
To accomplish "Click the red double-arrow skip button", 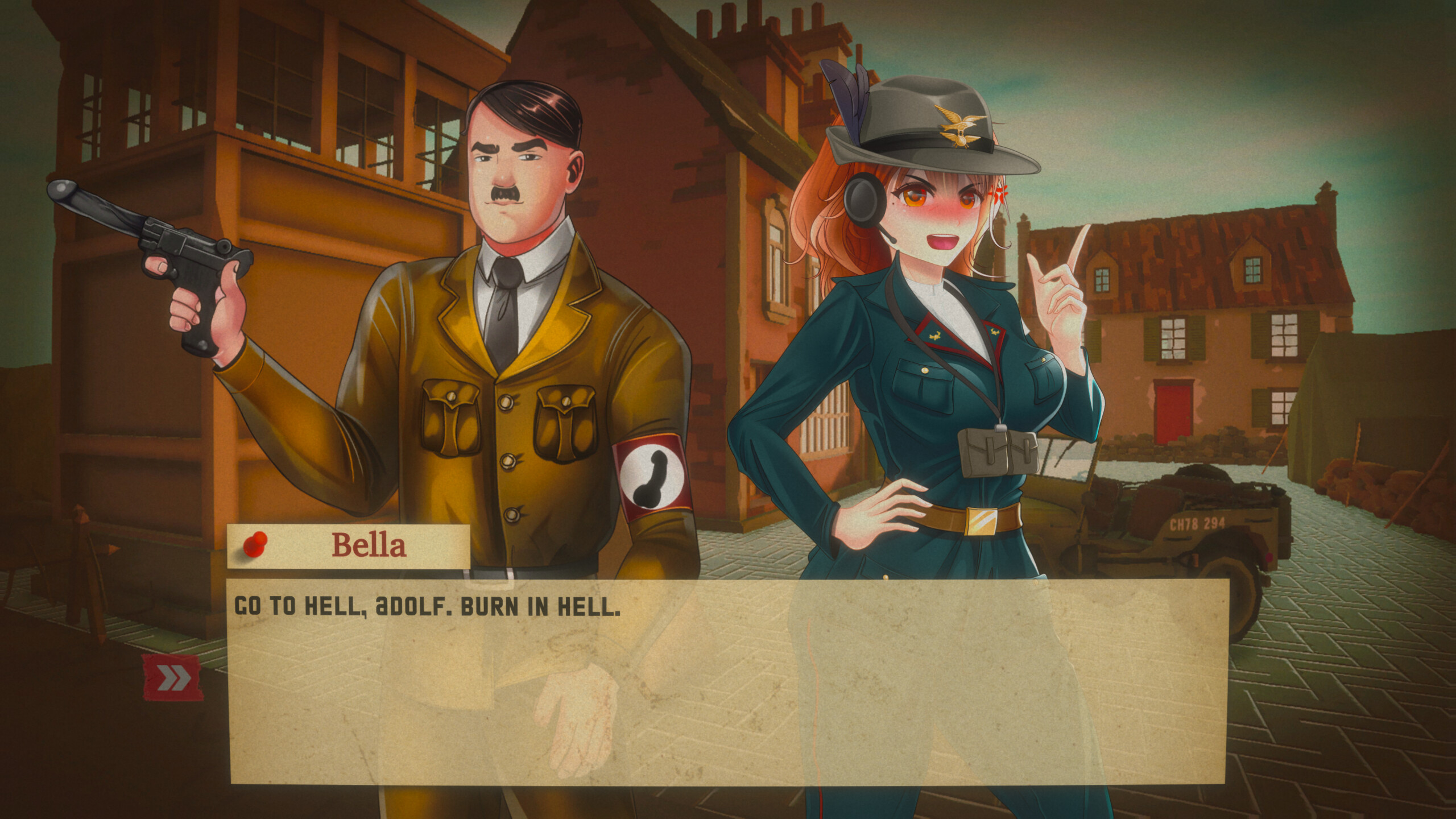I will 173,677.
